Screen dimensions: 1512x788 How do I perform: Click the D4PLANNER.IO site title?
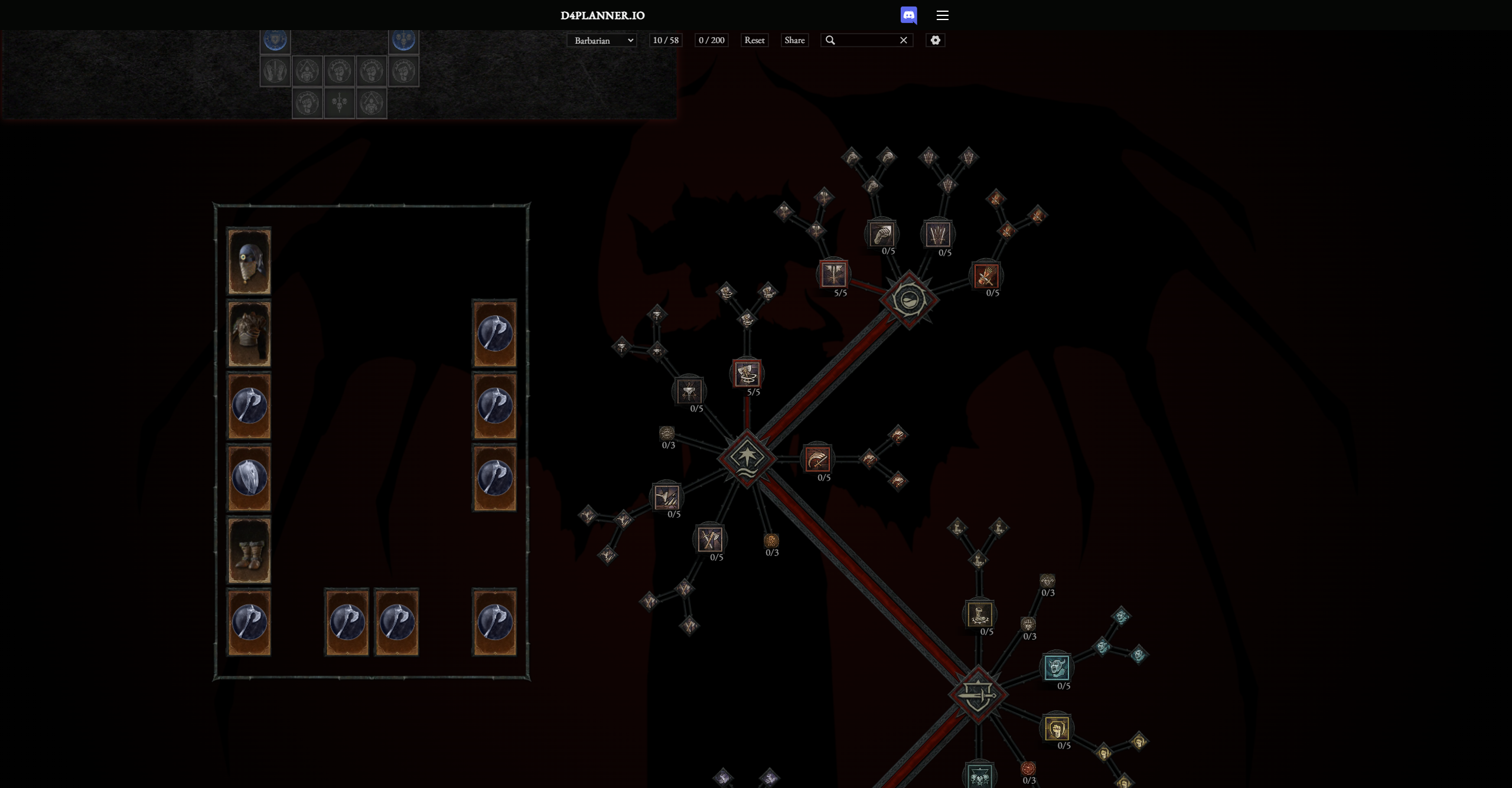coord(602,16)
